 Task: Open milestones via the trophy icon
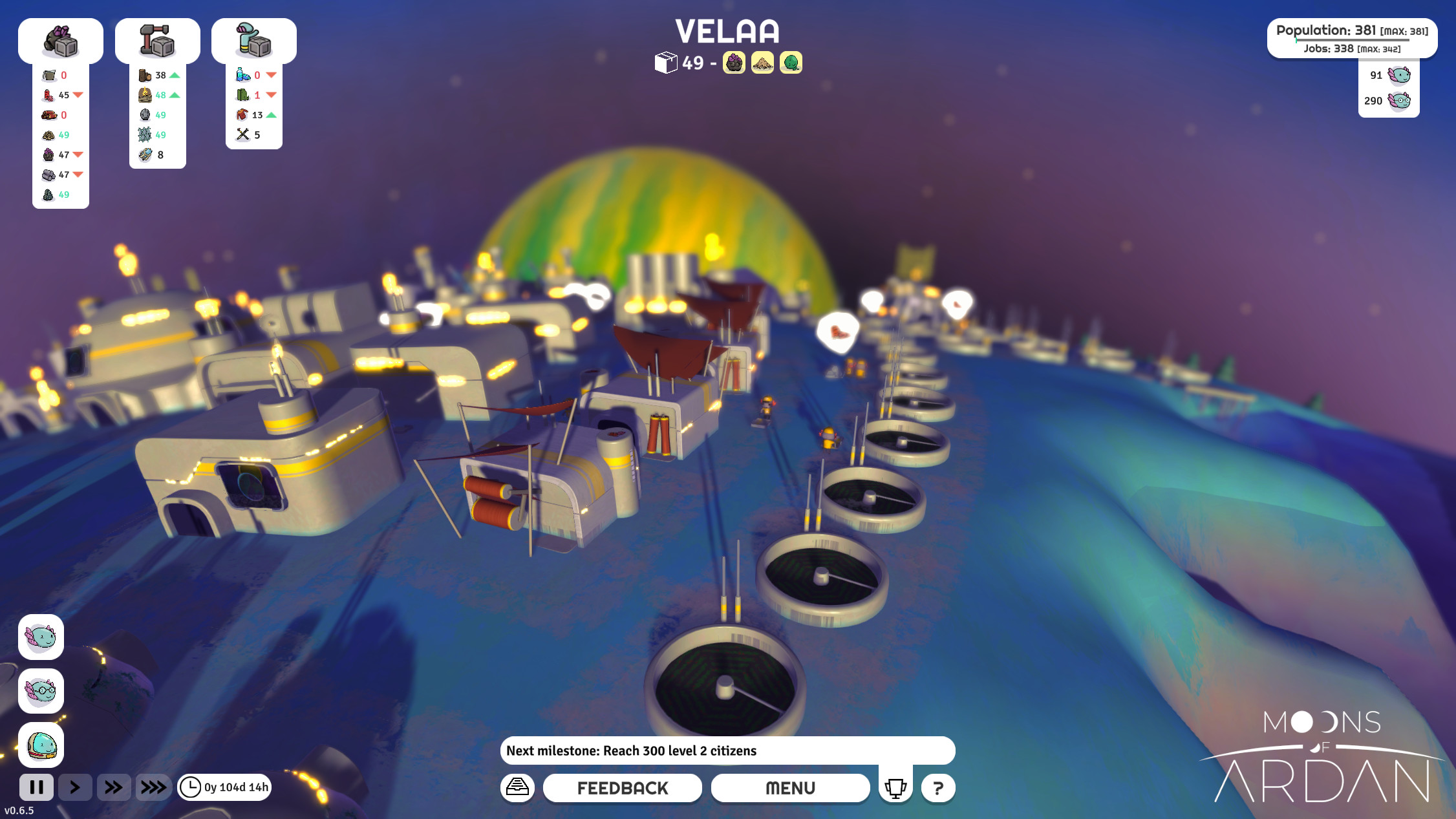click(894, 787)
